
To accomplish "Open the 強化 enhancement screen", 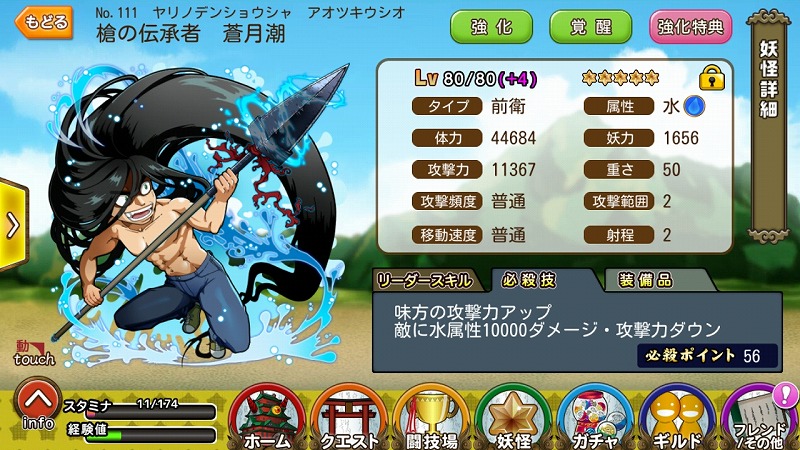I will coord(490,26).
